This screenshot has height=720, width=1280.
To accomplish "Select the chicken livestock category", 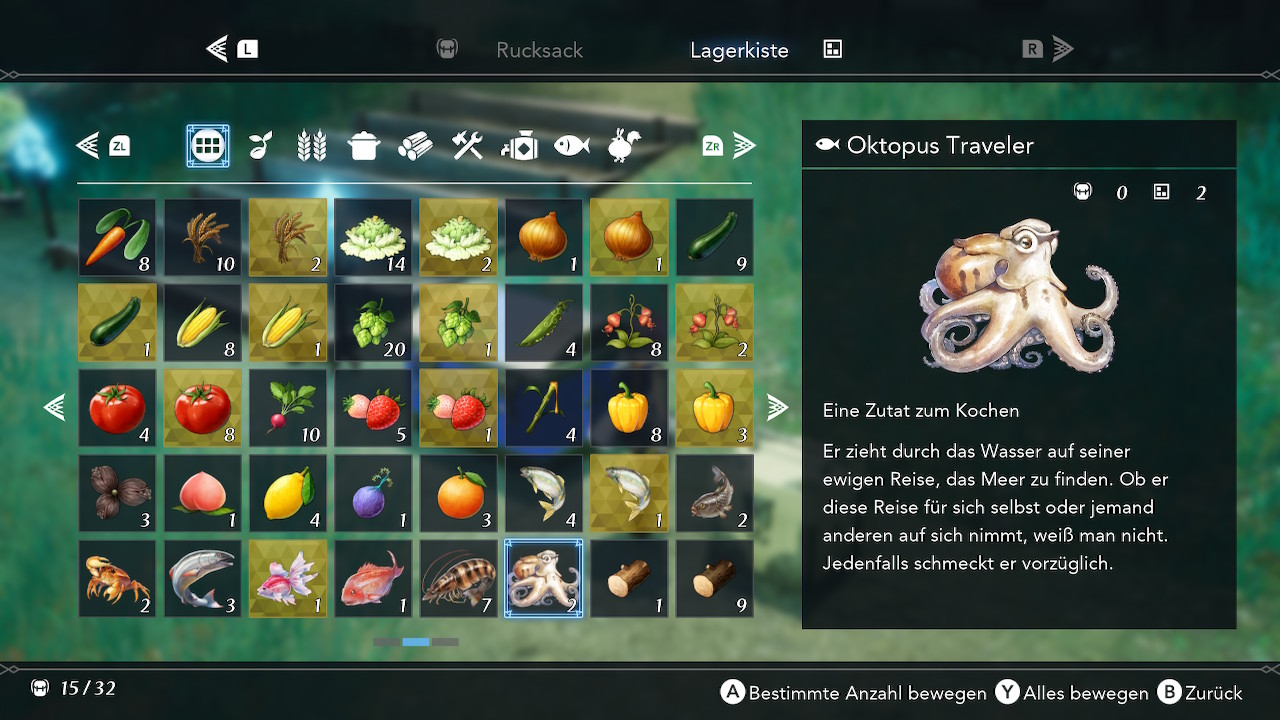I will pos(624,146).
